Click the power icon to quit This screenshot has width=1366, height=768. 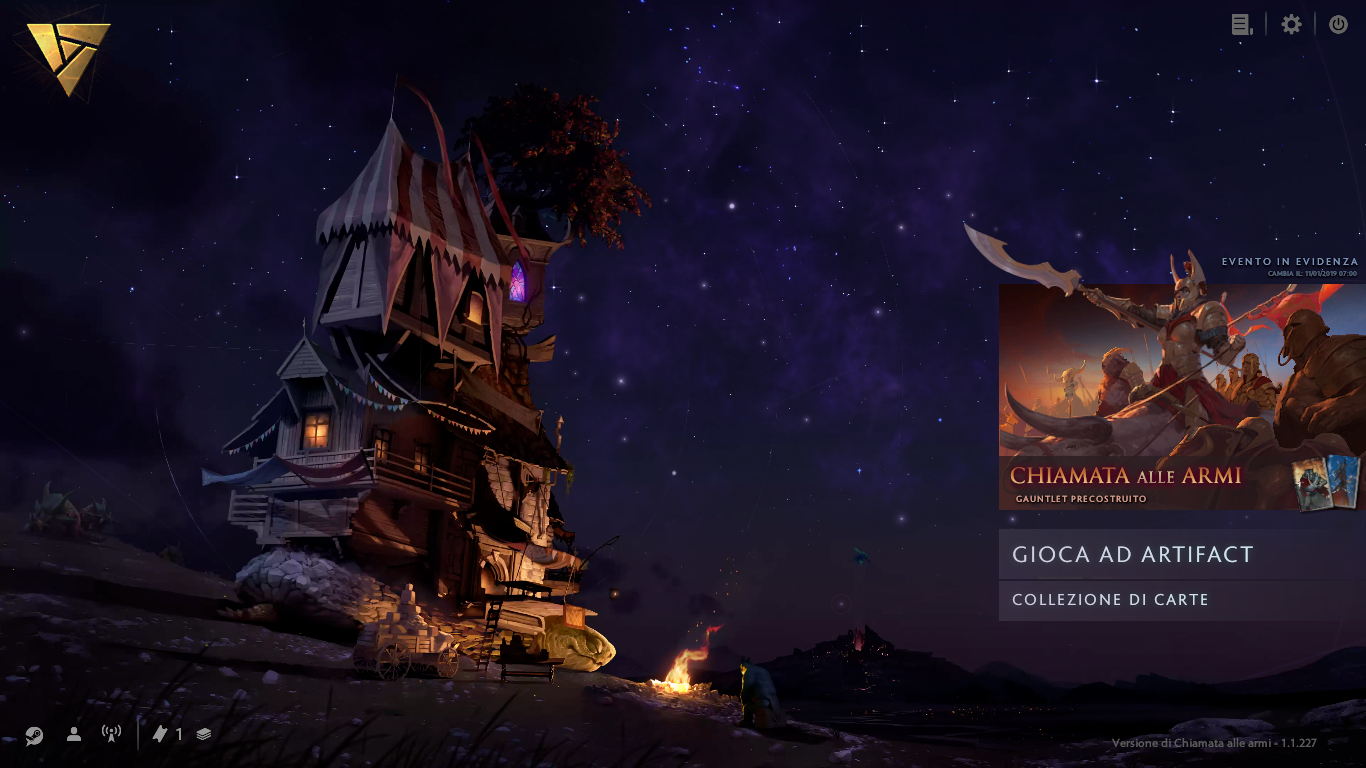pos(1338,25)
